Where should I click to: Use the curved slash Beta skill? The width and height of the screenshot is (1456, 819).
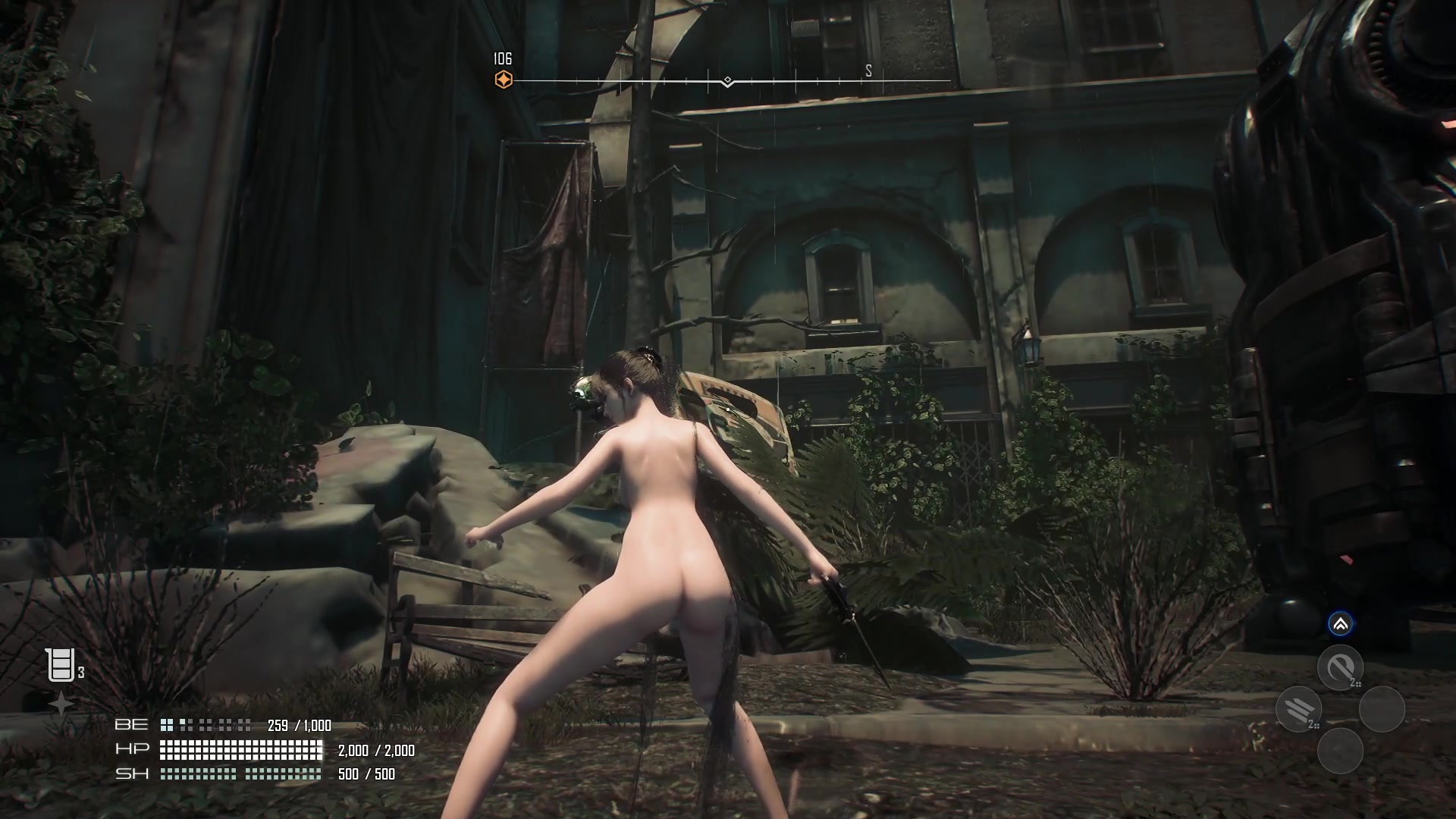coord(1340,667)
